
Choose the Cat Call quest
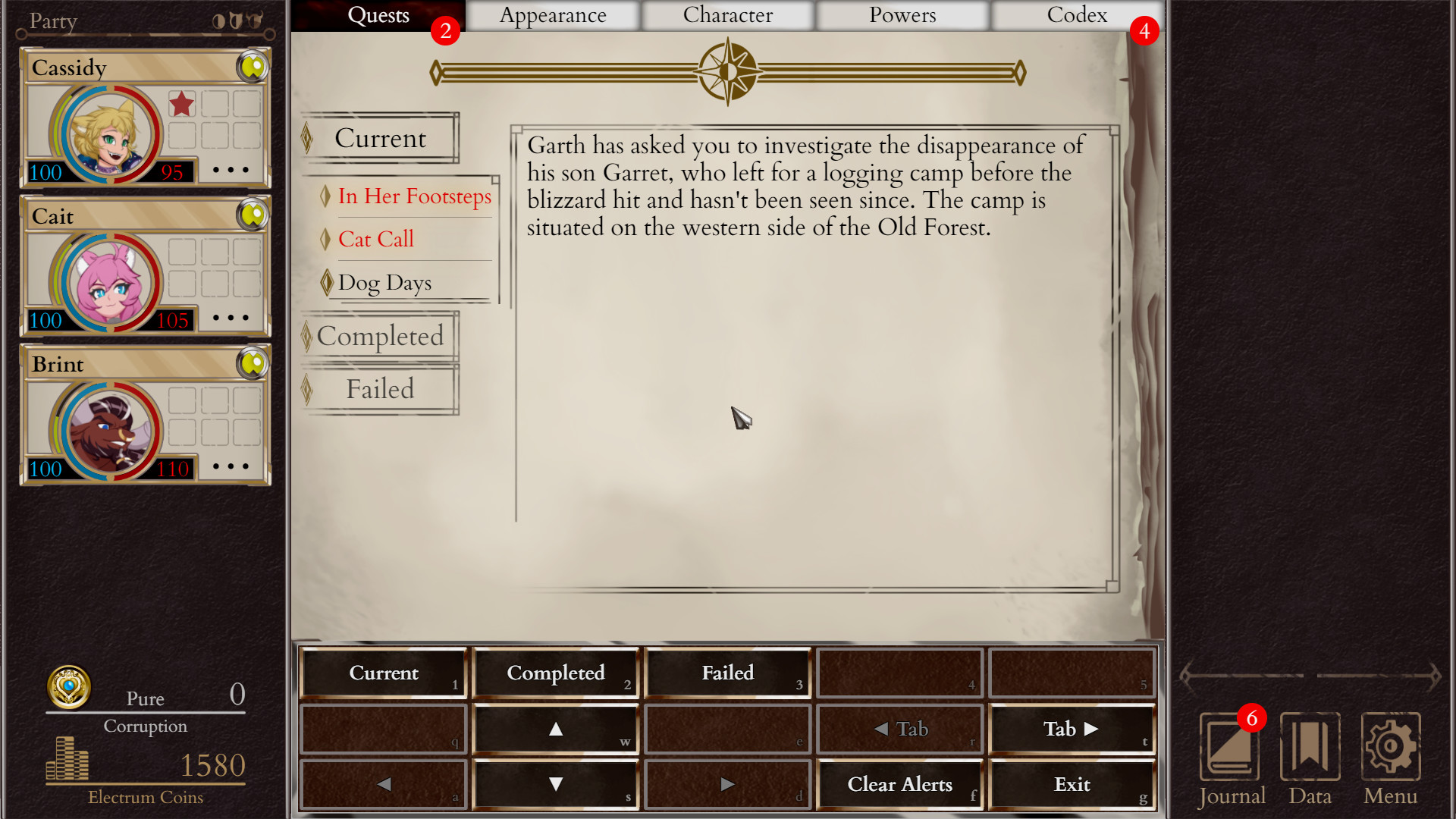(x=376, y=240)
